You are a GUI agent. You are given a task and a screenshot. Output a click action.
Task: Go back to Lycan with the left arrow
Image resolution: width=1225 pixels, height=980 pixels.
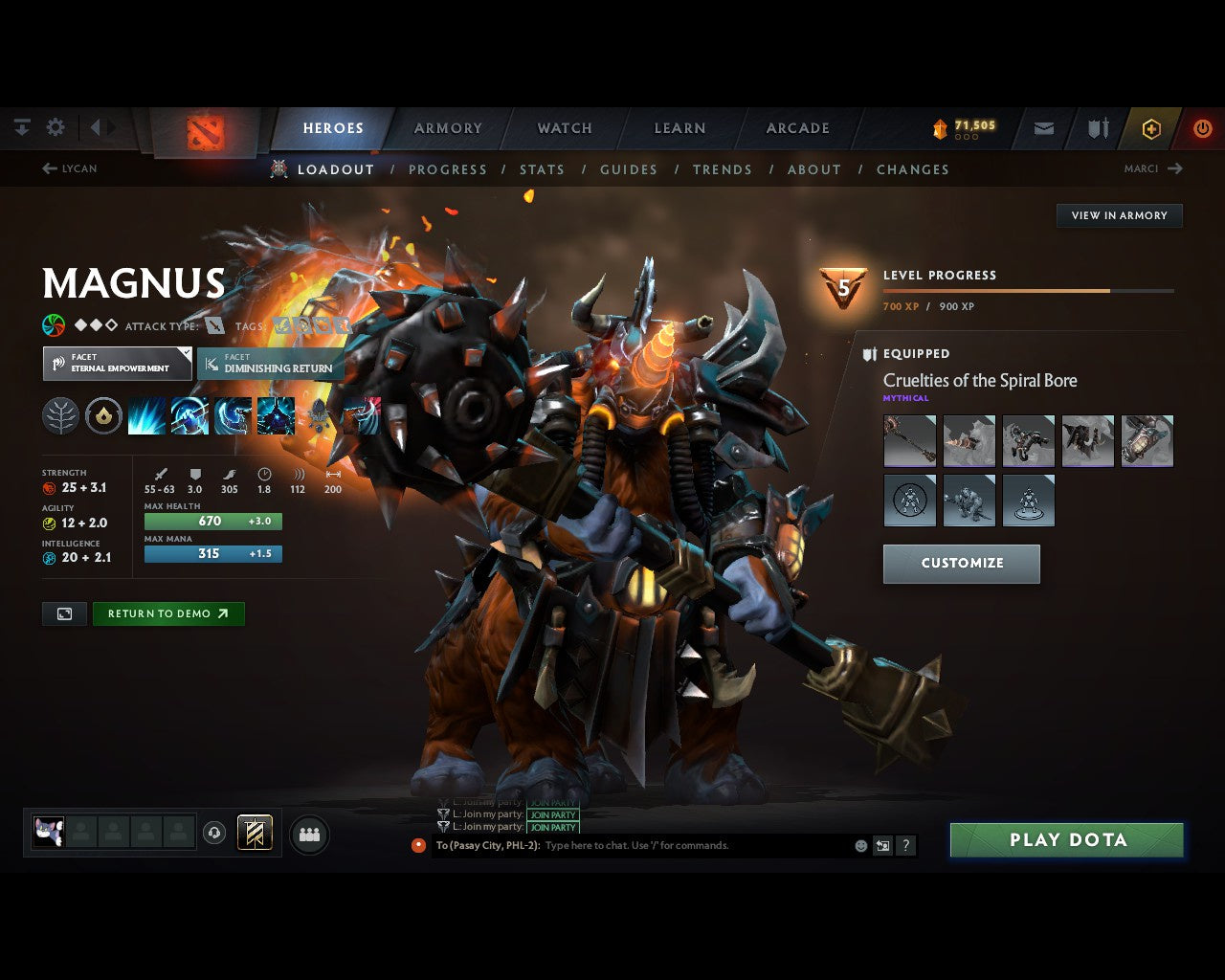point(49,168)
